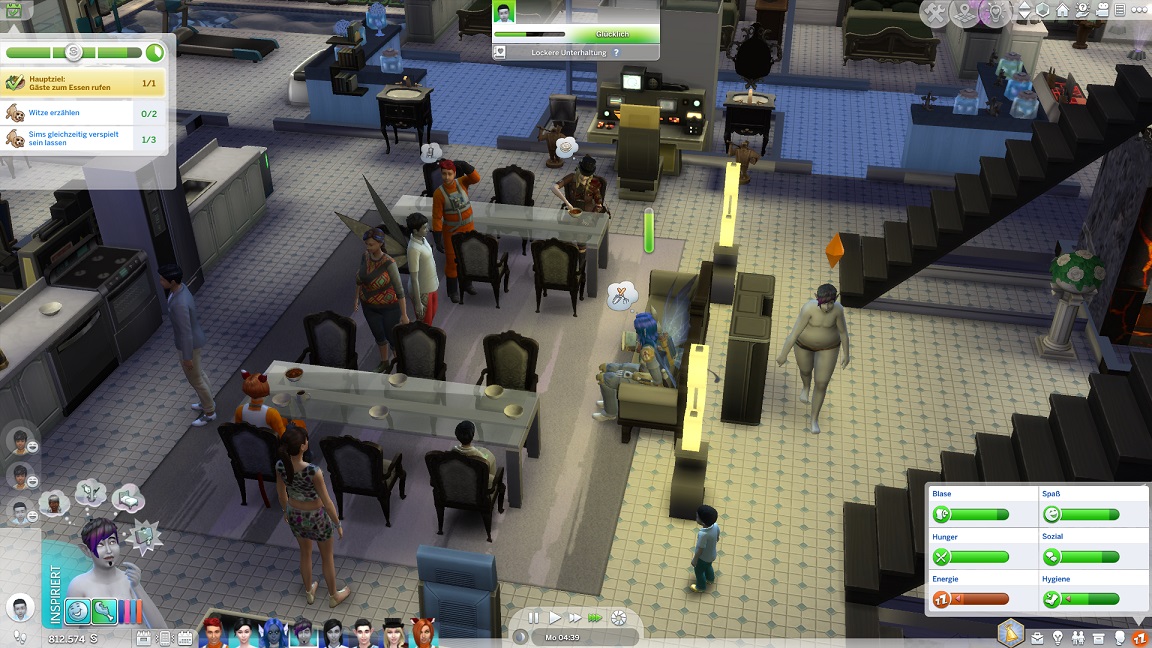The height and width of the screenshot is (648, 1152).
Task: Activate ultra speed with the triple arrows
Action: coord(596,618)
